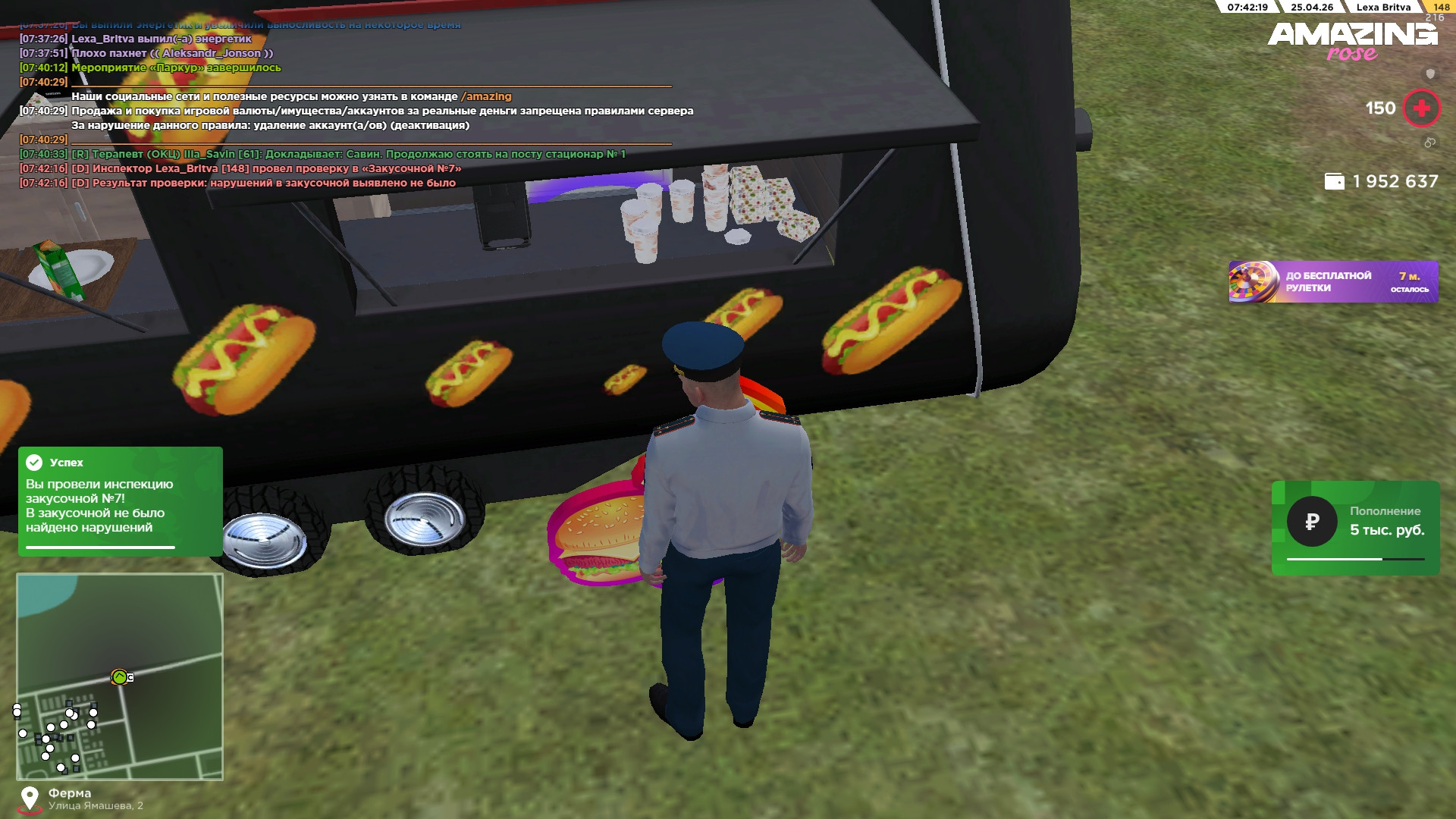Open the free roulette banner

tap(1332, 282)
